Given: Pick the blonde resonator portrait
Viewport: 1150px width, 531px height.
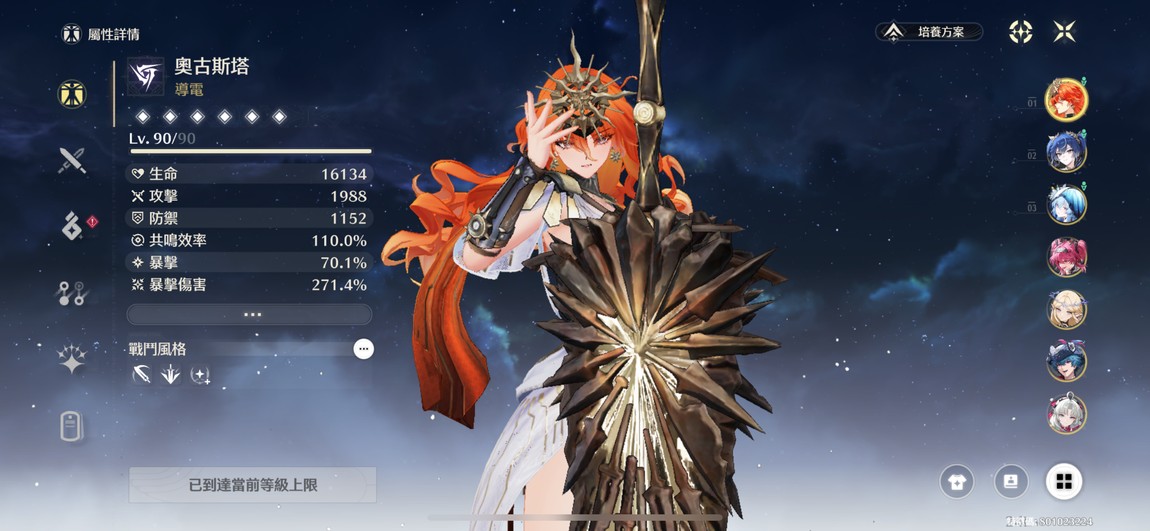Looking at the screenshot, I should pos(1066,310).
